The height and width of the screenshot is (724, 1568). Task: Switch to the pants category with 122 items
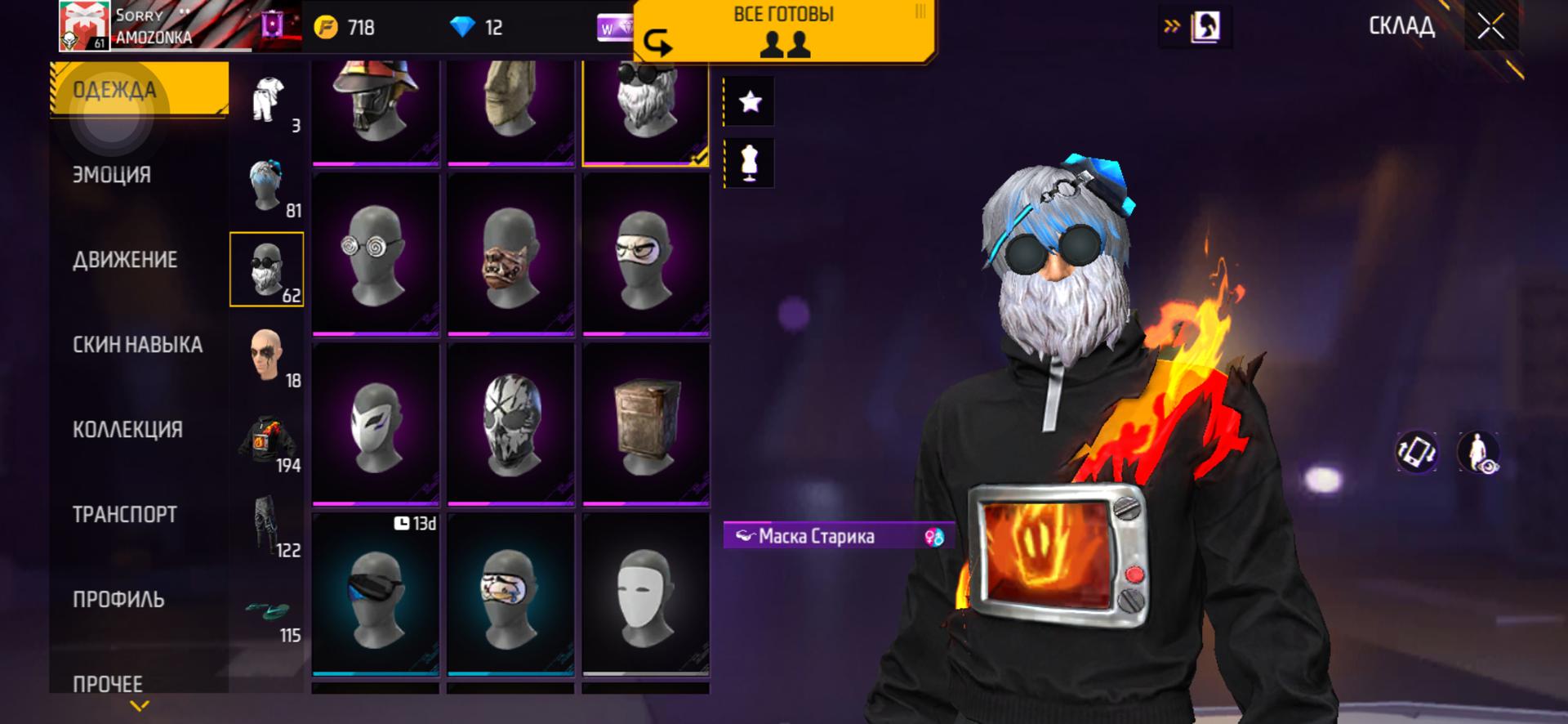tap(267, 525)
